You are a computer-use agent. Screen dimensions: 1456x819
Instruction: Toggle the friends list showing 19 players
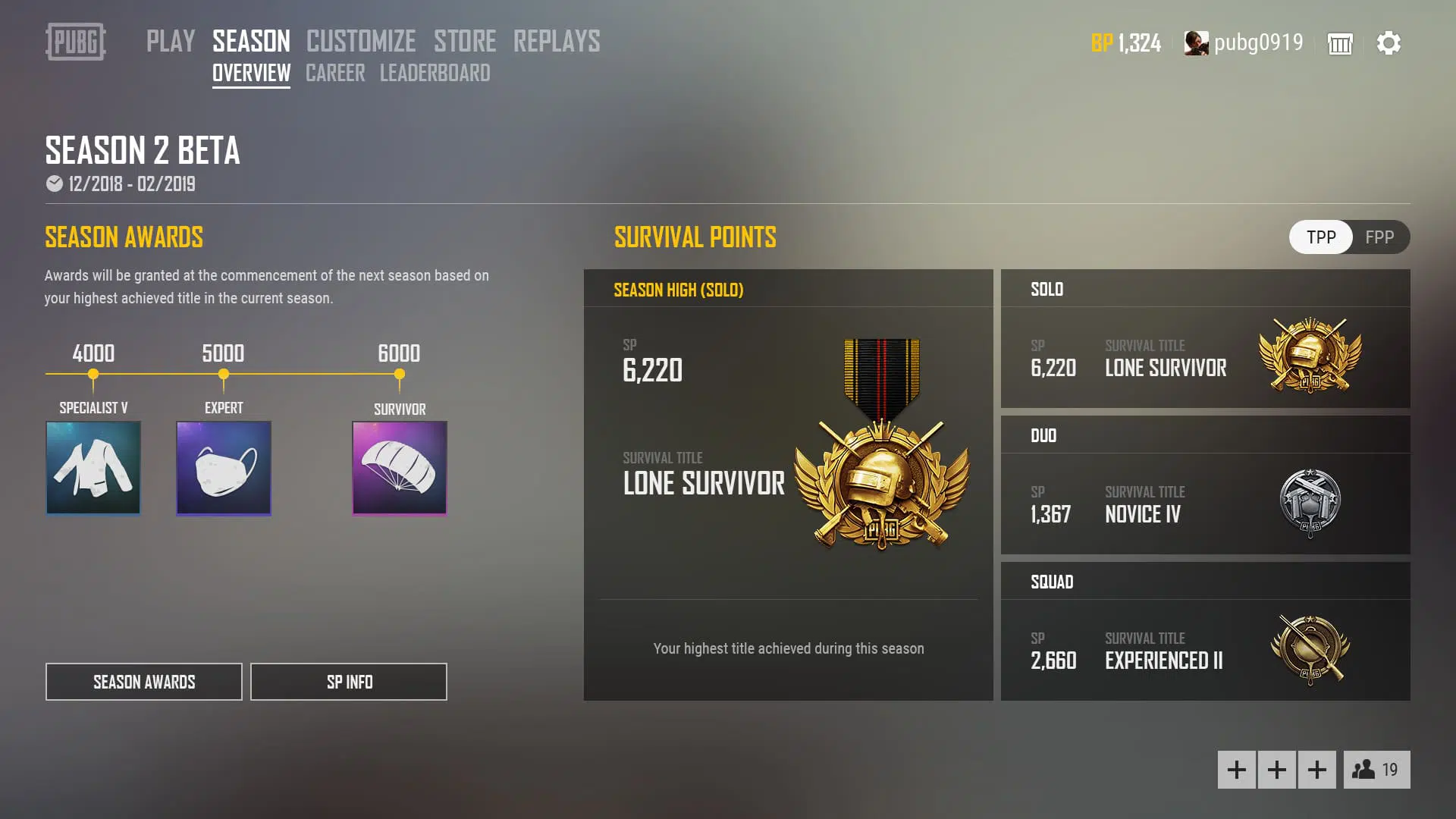click(x=1377, y=769)
